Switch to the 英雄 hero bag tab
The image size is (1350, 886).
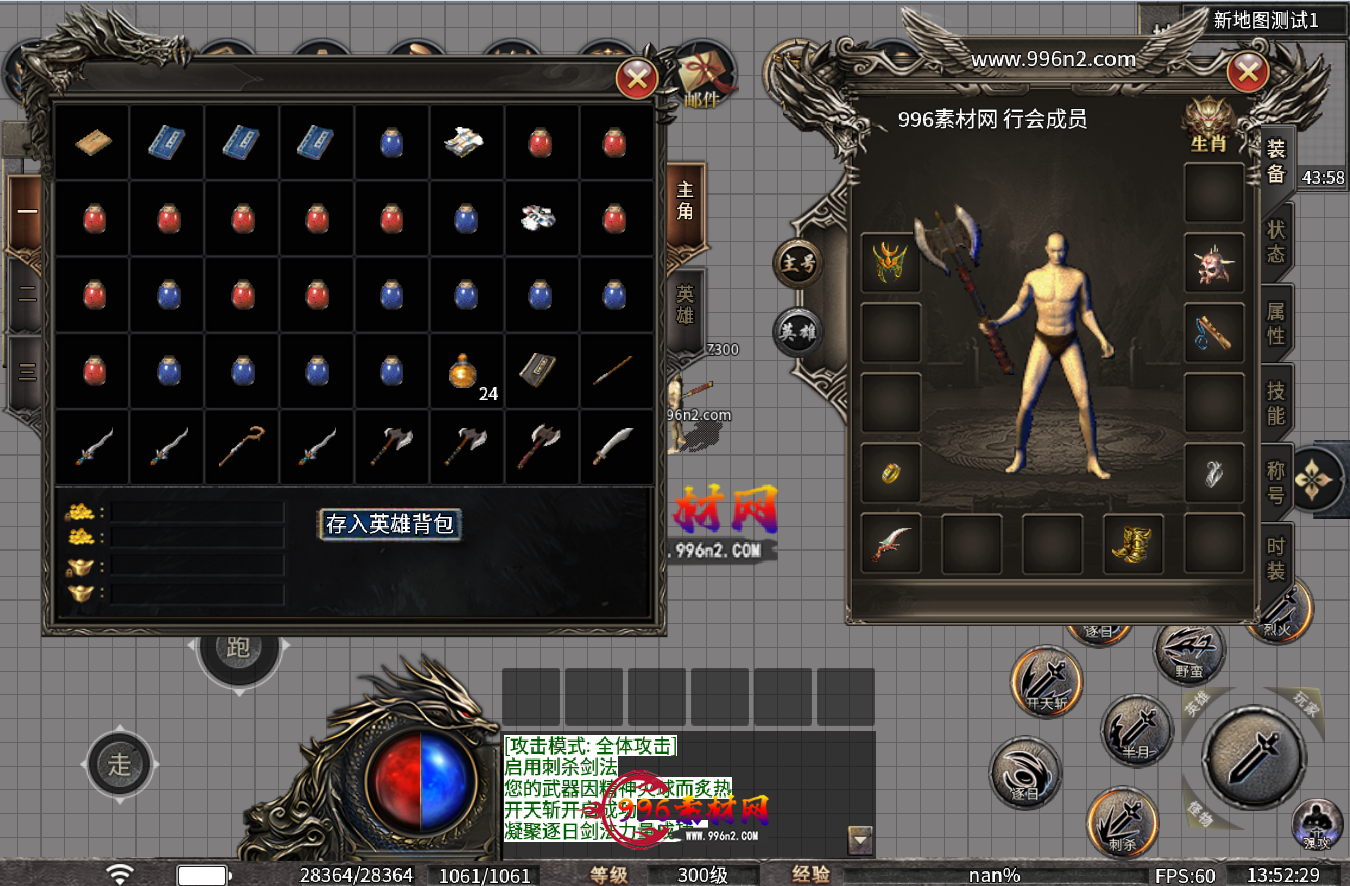coord(685,306)
